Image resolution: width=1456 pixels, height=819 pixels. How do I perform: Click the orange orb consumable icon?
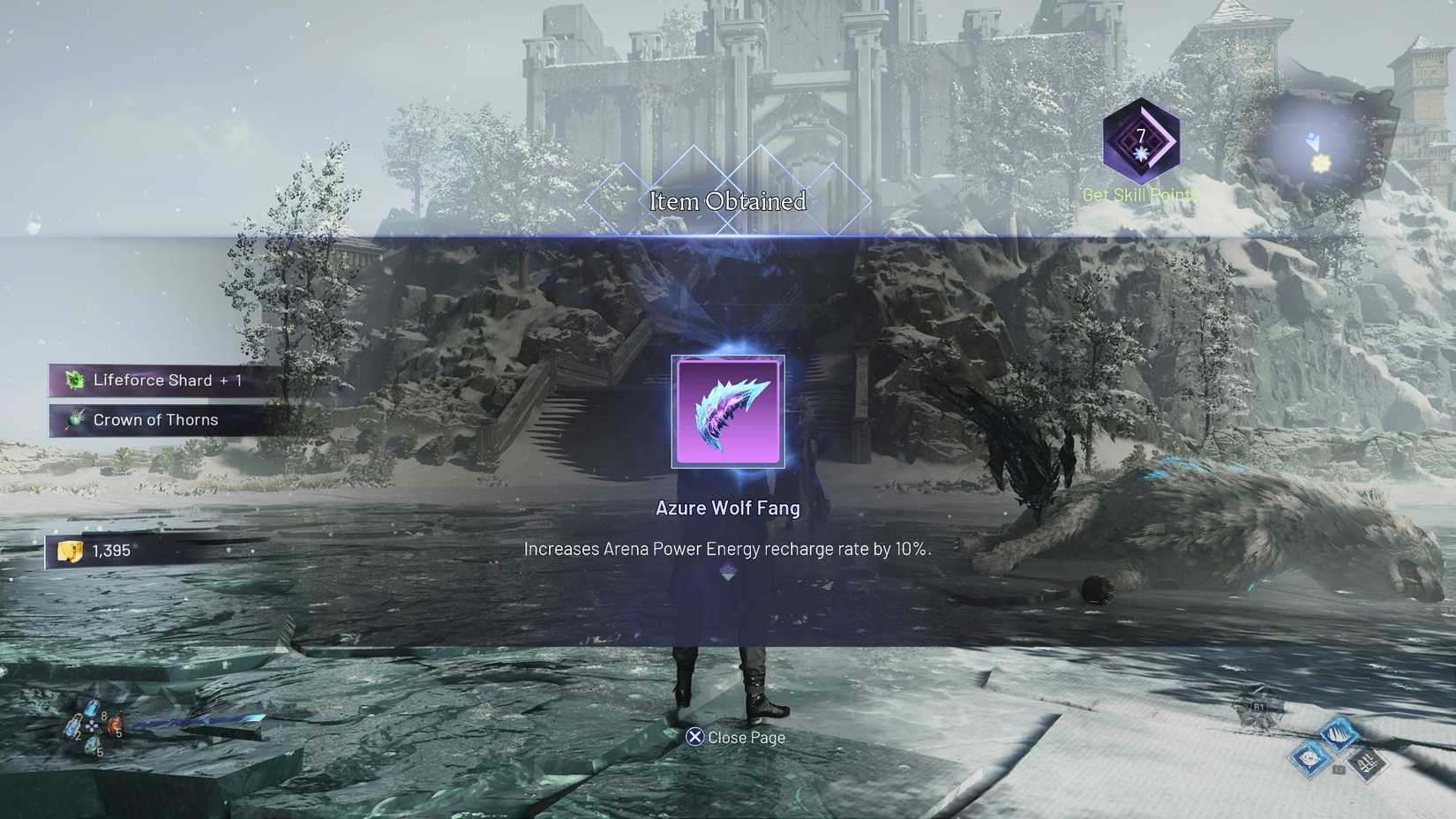click(115, 725)
